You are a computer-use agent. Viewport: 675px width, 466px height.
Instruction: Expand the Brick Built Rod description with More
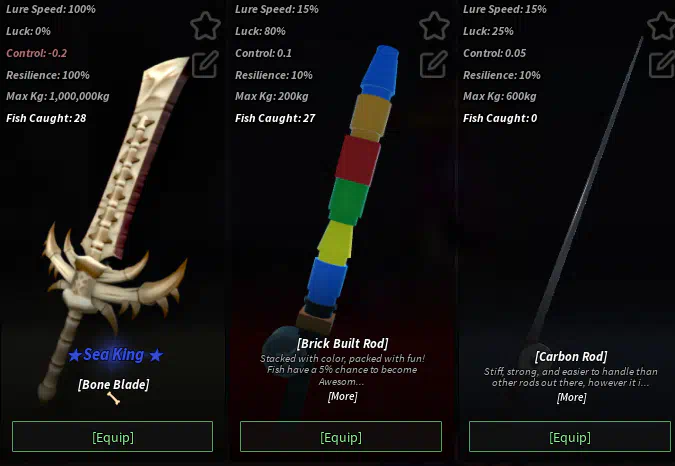[x=342, y=396]
